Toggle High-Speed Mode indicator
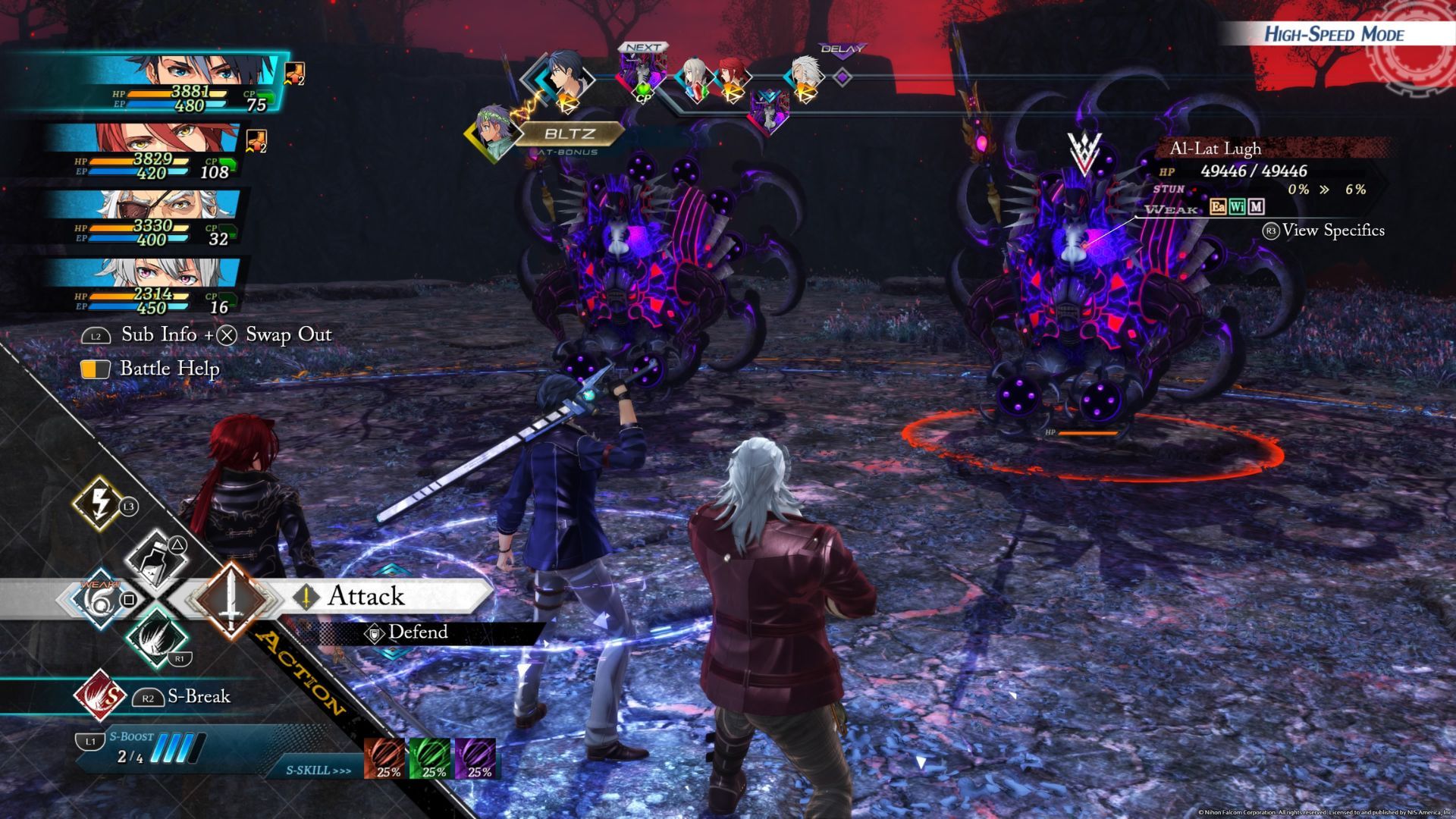 pos(1335,34)
